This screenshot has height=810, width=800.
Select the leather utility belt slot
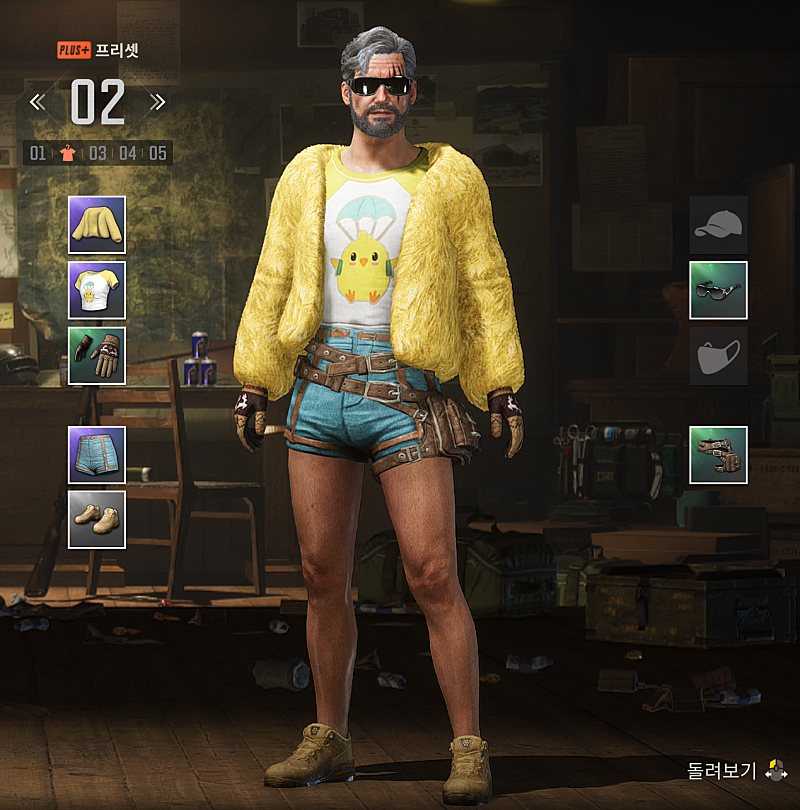(x=718, y=455)
